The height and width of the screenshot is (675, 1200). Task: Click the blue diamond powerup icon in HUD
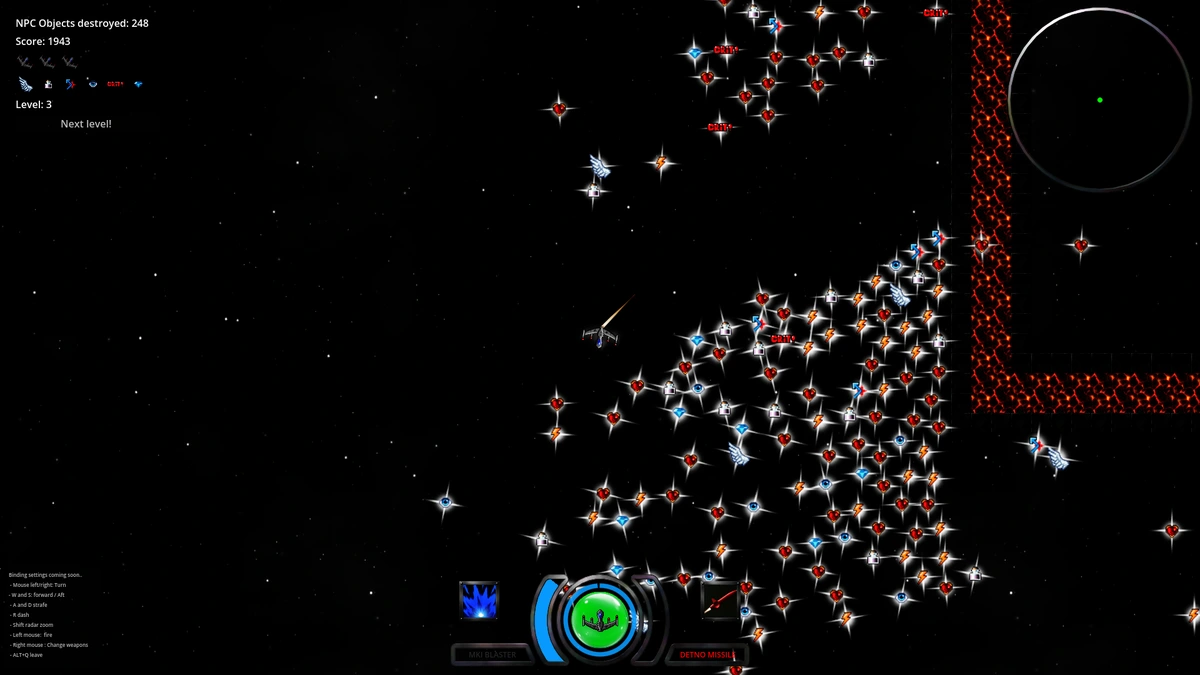138,84
